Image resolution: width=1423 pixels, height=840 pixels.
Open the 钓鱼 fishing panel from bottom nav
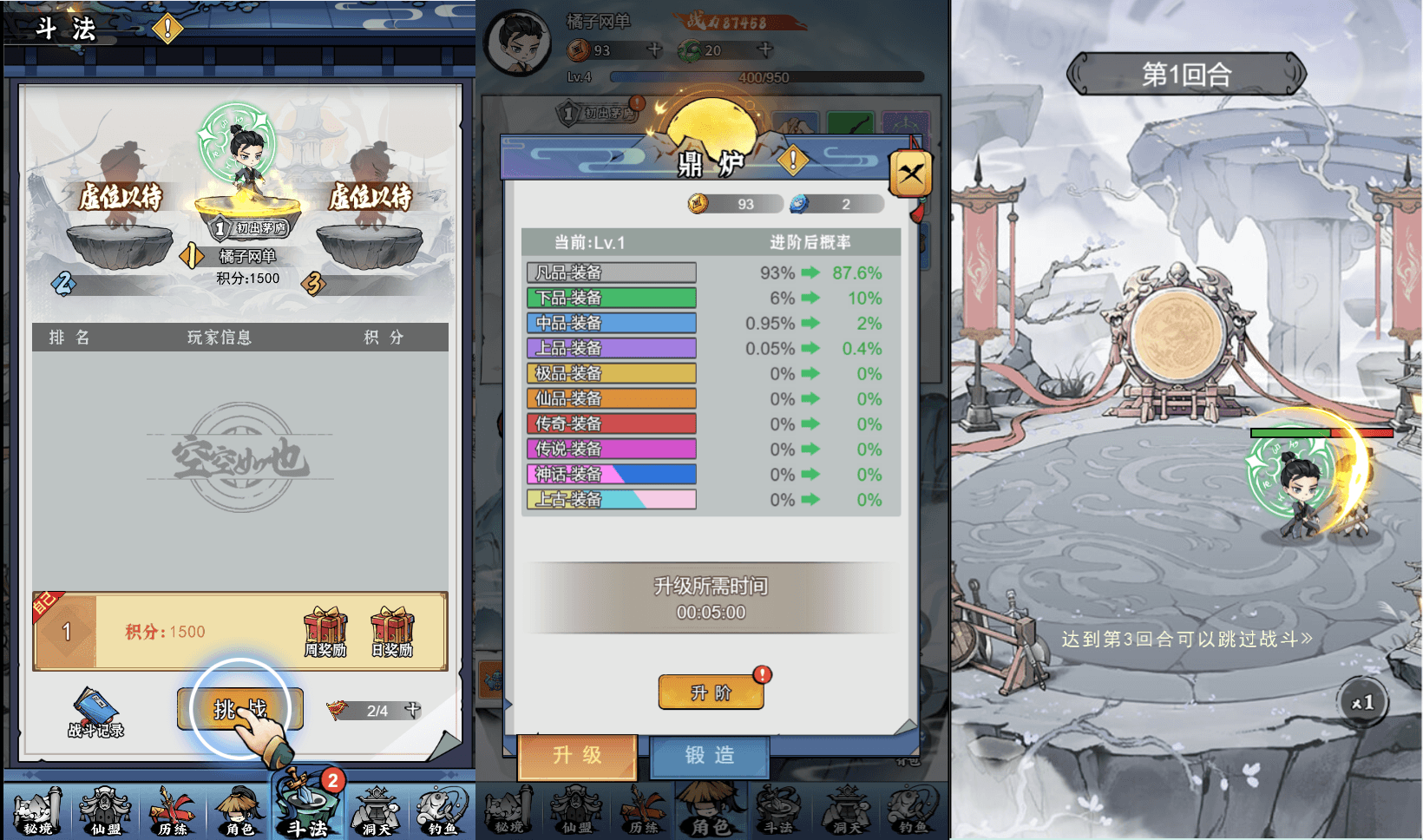pyautogui.click(x=442, y=810)
